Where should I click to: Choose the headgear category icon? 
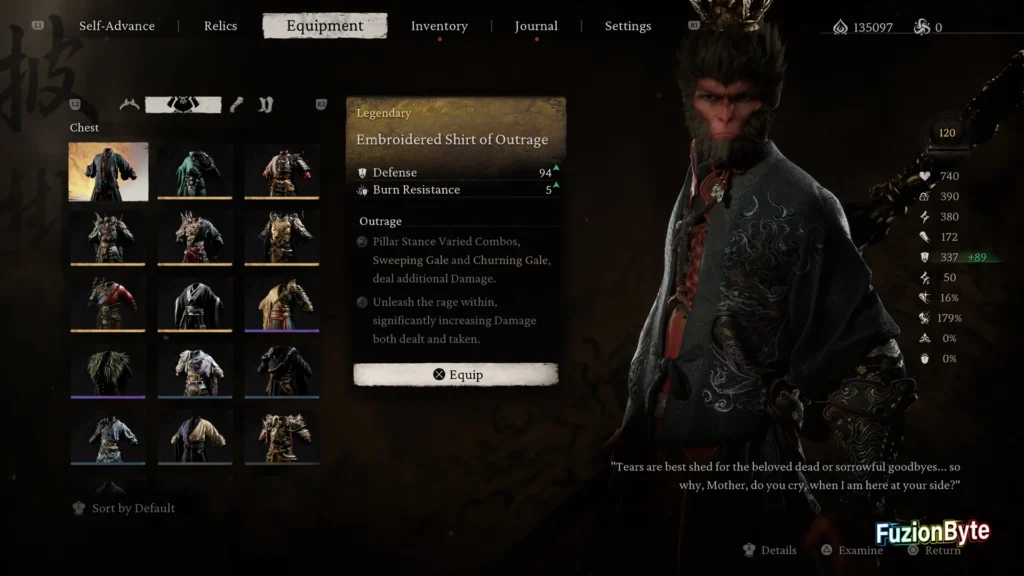coord(129,104)
